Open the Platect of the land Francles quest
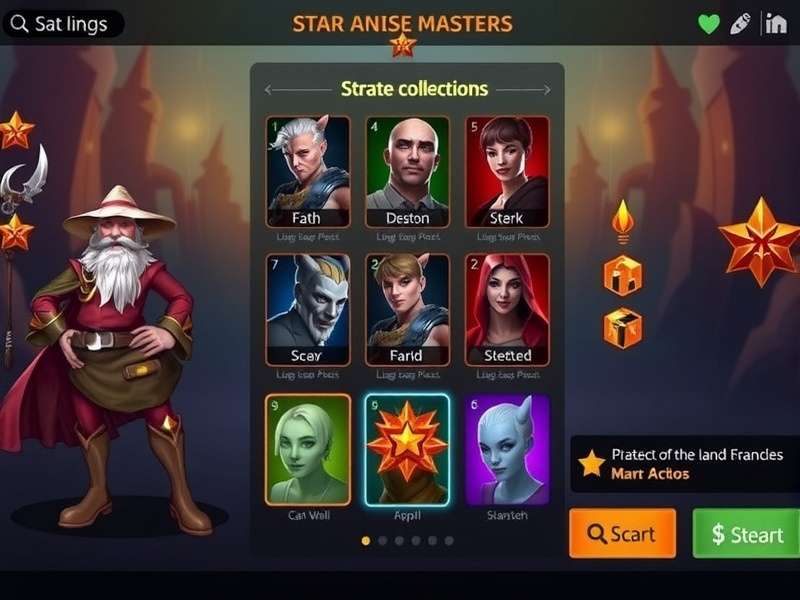 pos(685,463)
